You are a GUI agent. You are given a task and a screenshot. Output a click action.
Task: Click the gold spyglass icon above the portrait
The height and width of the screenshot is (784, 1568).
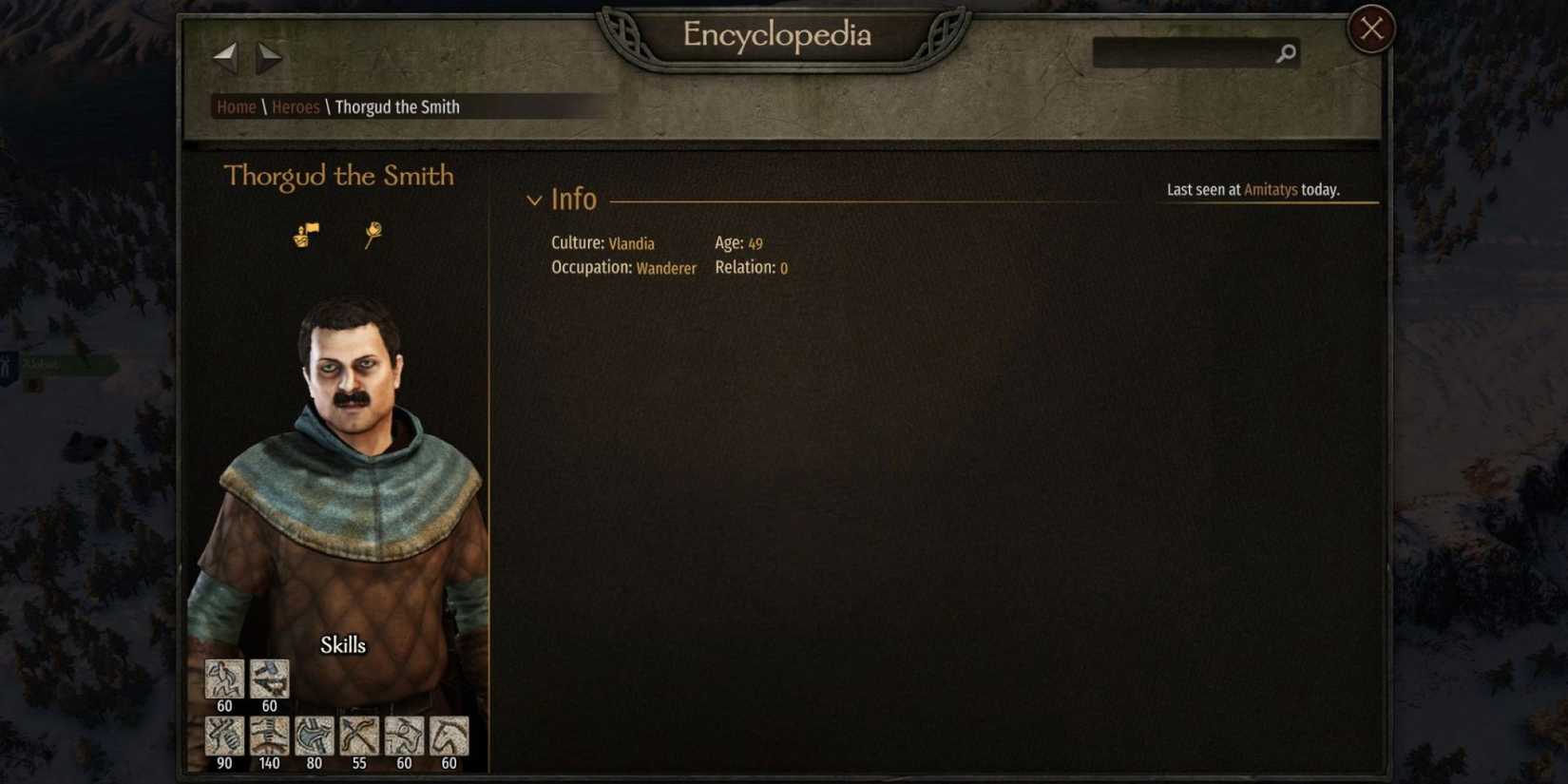pyautogui.click(x=373, y=234)
